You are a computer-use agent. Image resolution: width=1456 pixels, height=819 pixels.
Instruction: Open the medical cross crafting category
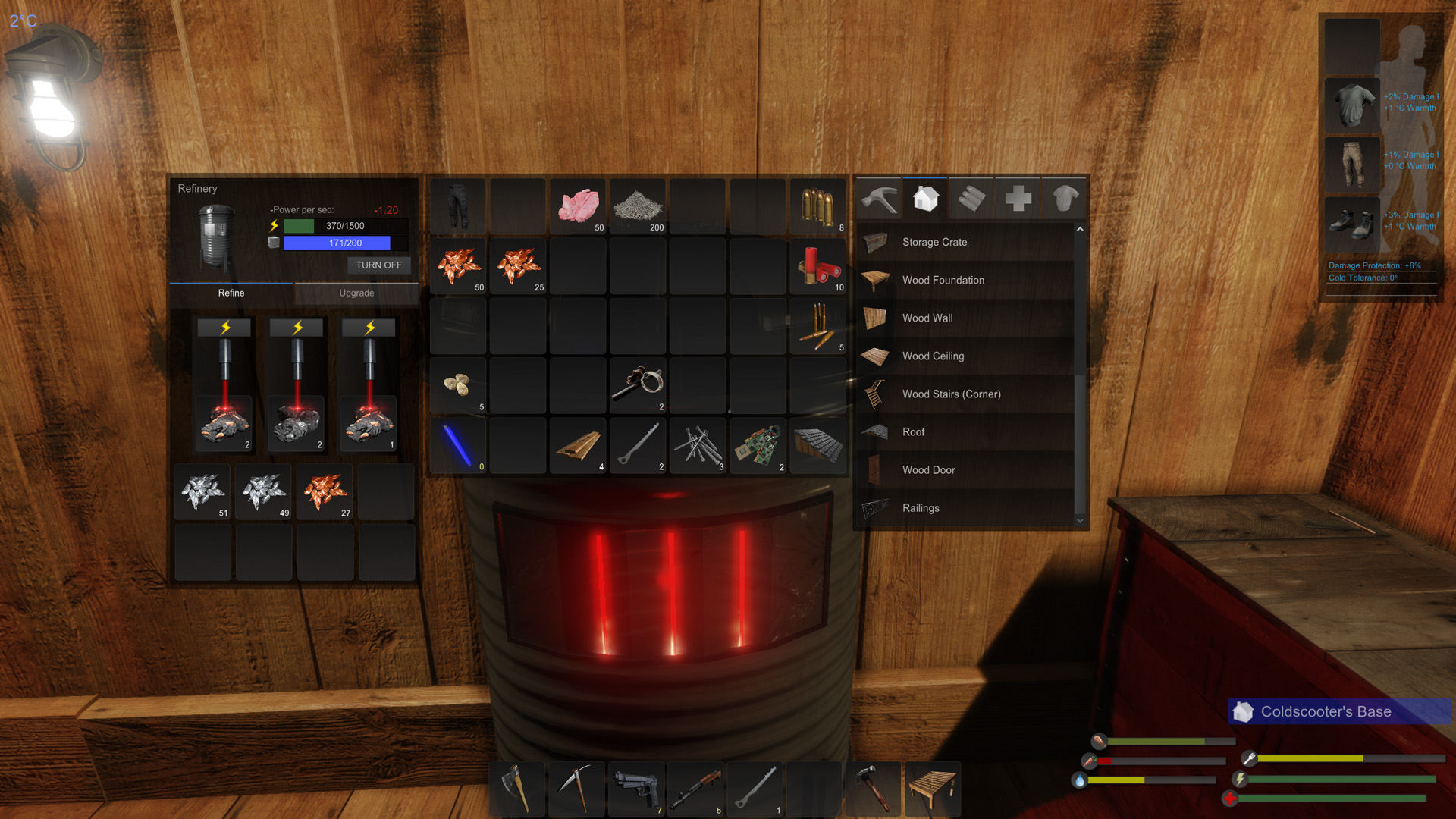pyautogui.click(x=1018, y=199)
